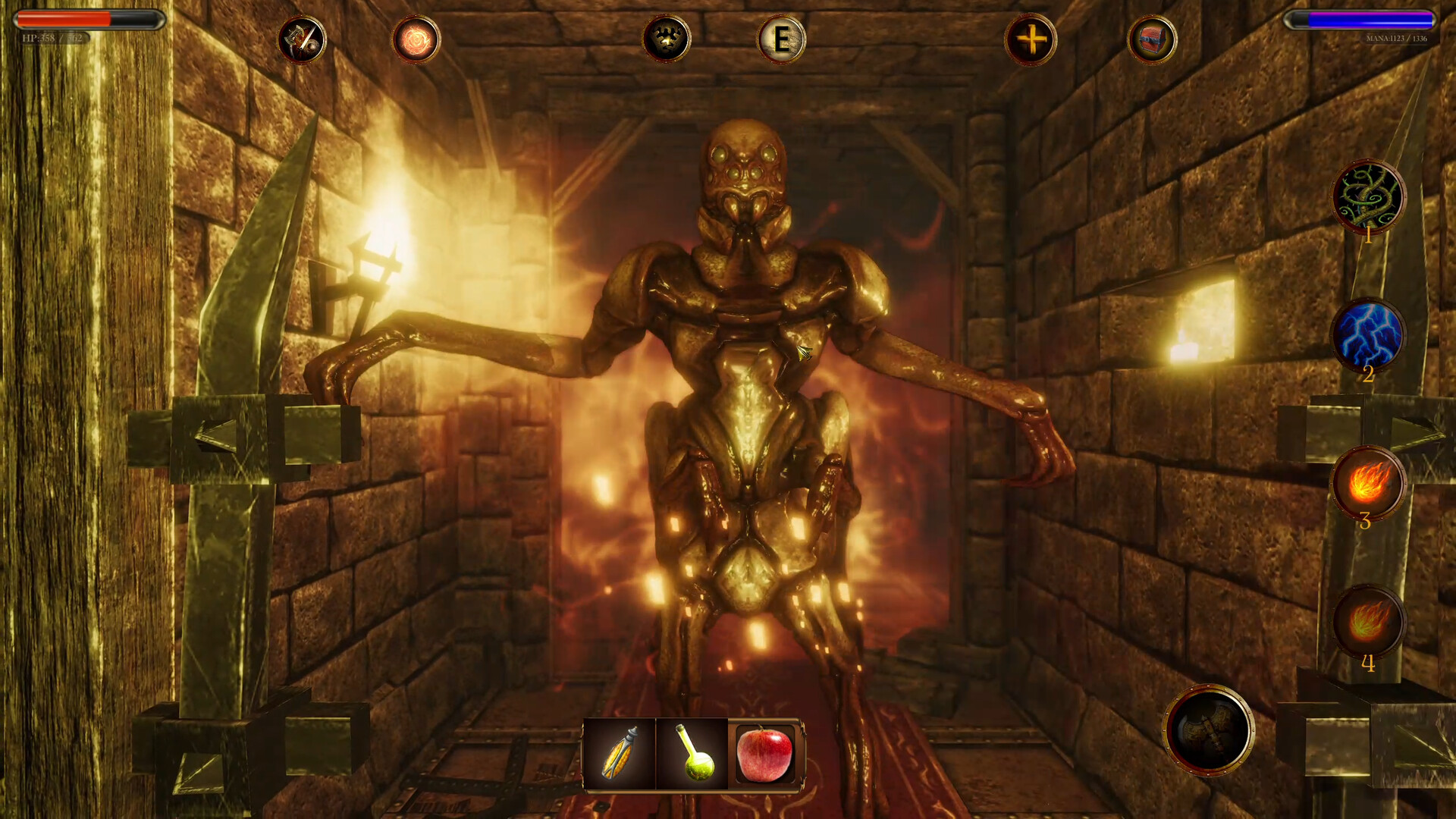
Task: Open the treasure chest inventory icon
Action: (1151, 40)
